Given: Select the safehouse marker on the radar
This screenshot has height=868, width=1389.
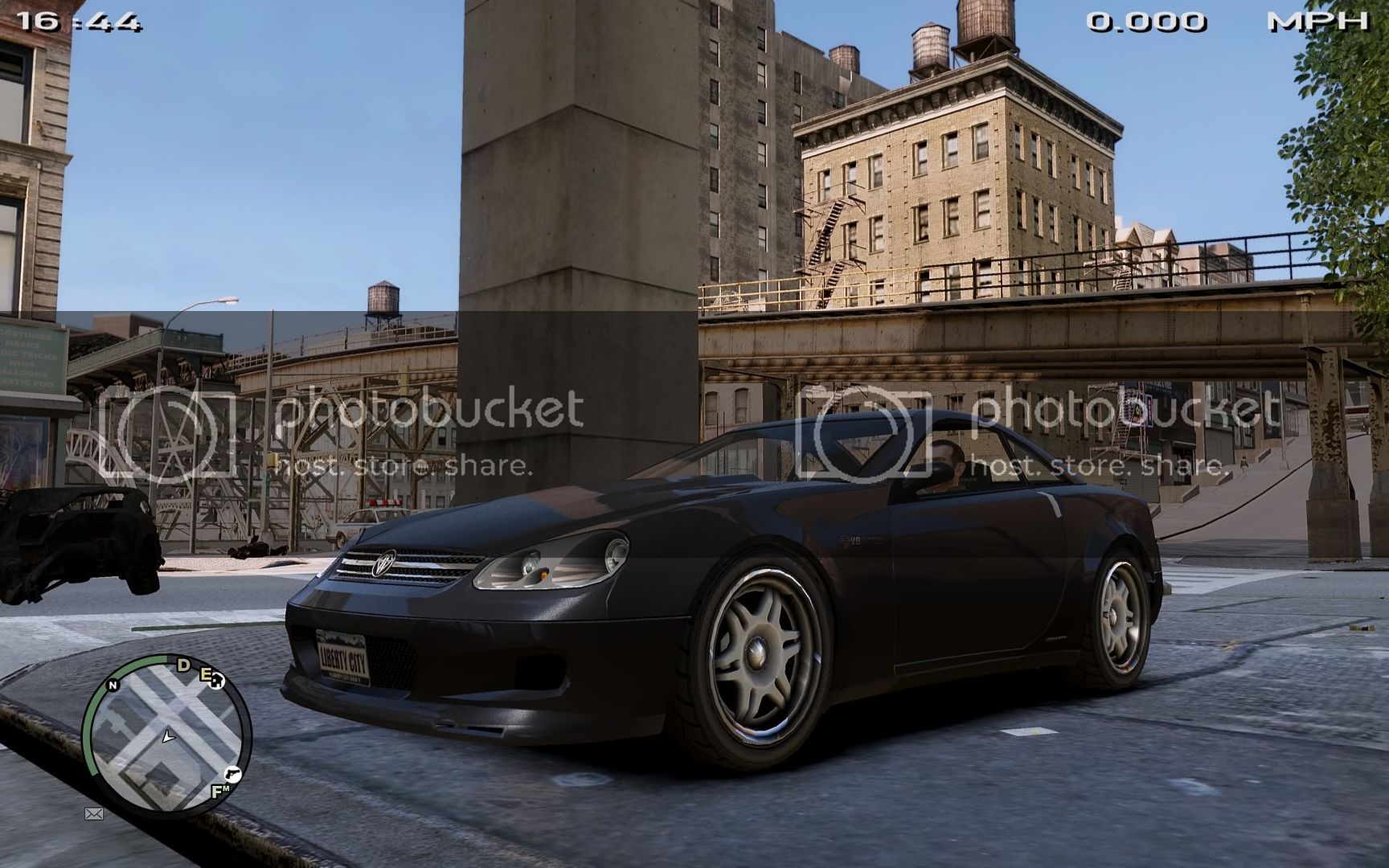Looking at the screenshot, I should (x=218, y=682).
